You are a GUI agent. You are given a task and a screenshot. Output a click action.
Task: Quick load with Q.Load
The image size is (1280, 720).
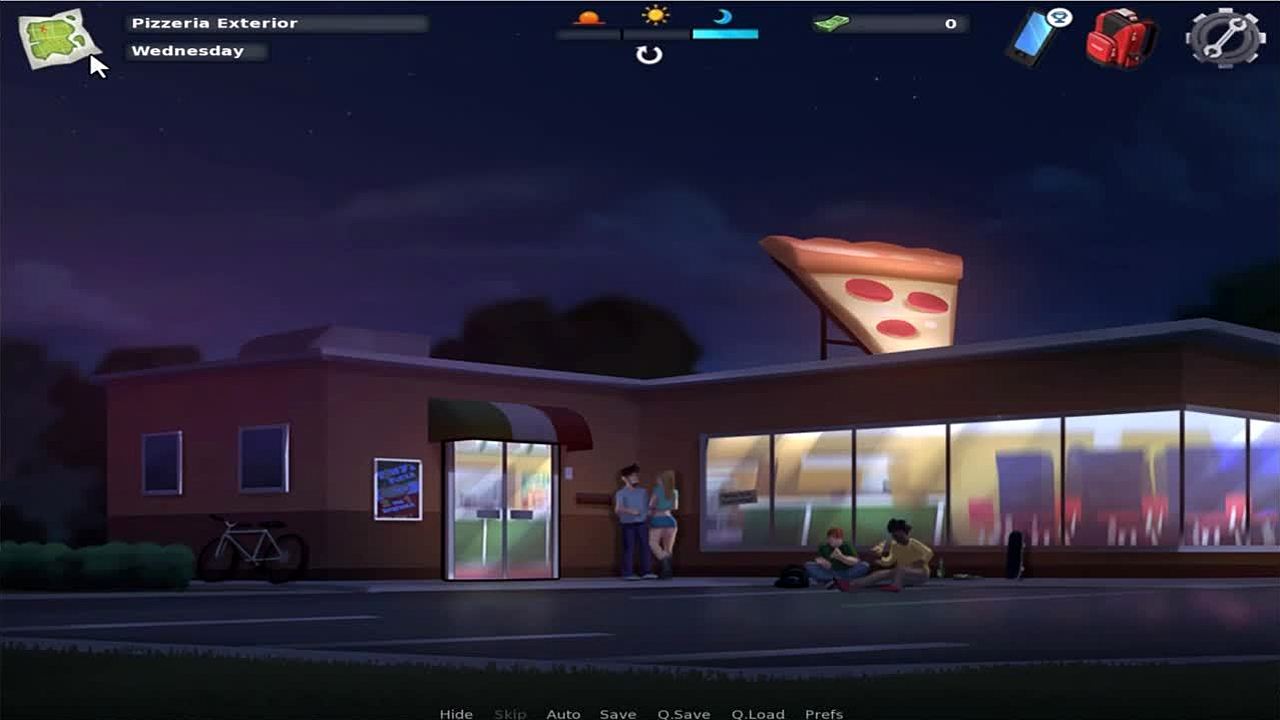tap(757, 713)
